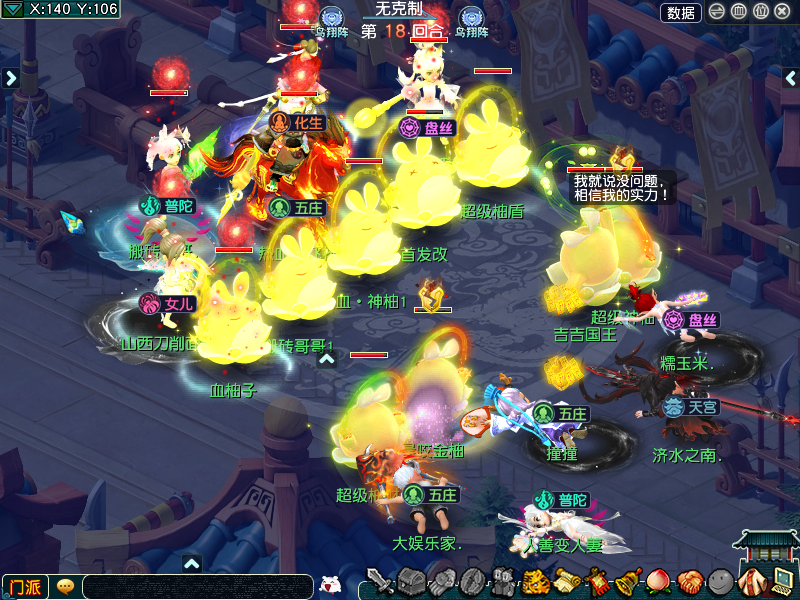Image resolution: width=800 pixels, height=600 pixels.
Task: Open the handshake friends icon
Action: (689, 581)
